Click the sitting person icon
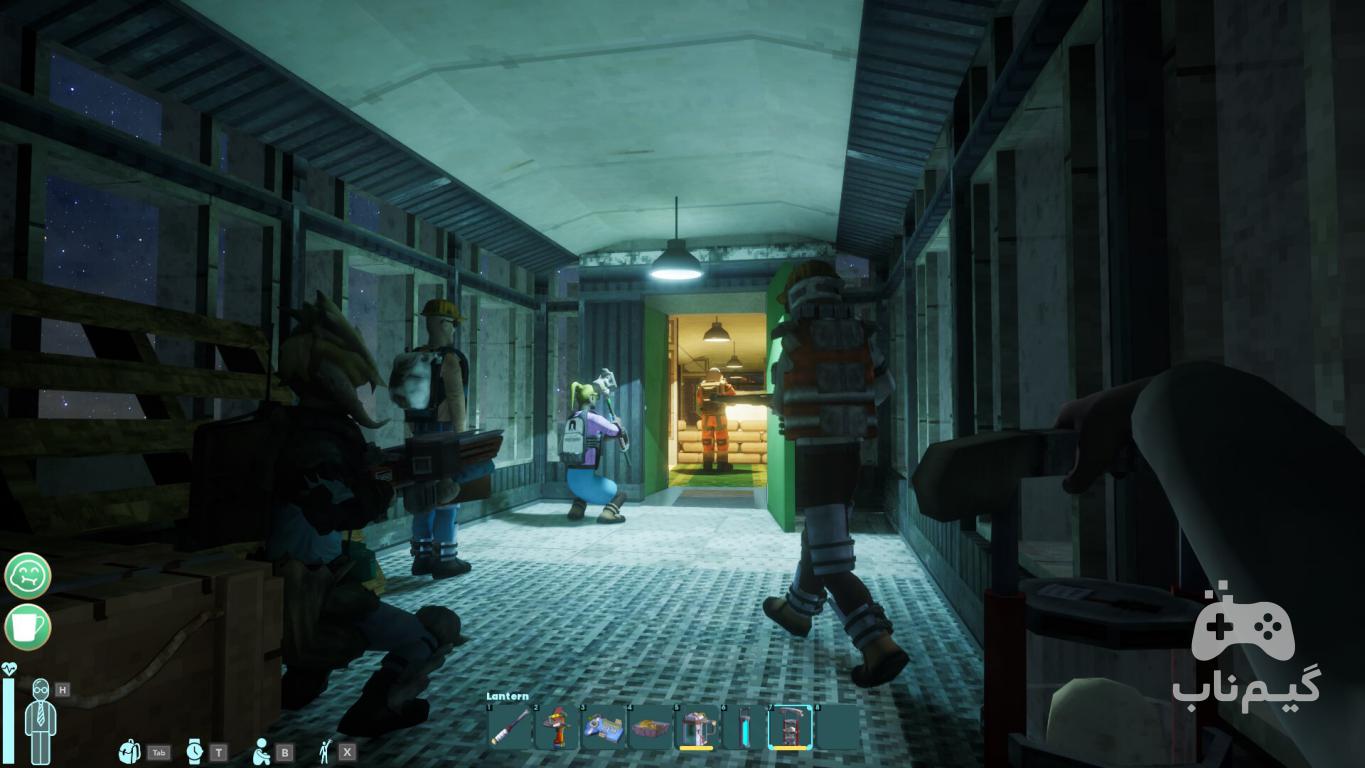 (x=261, y=752)
